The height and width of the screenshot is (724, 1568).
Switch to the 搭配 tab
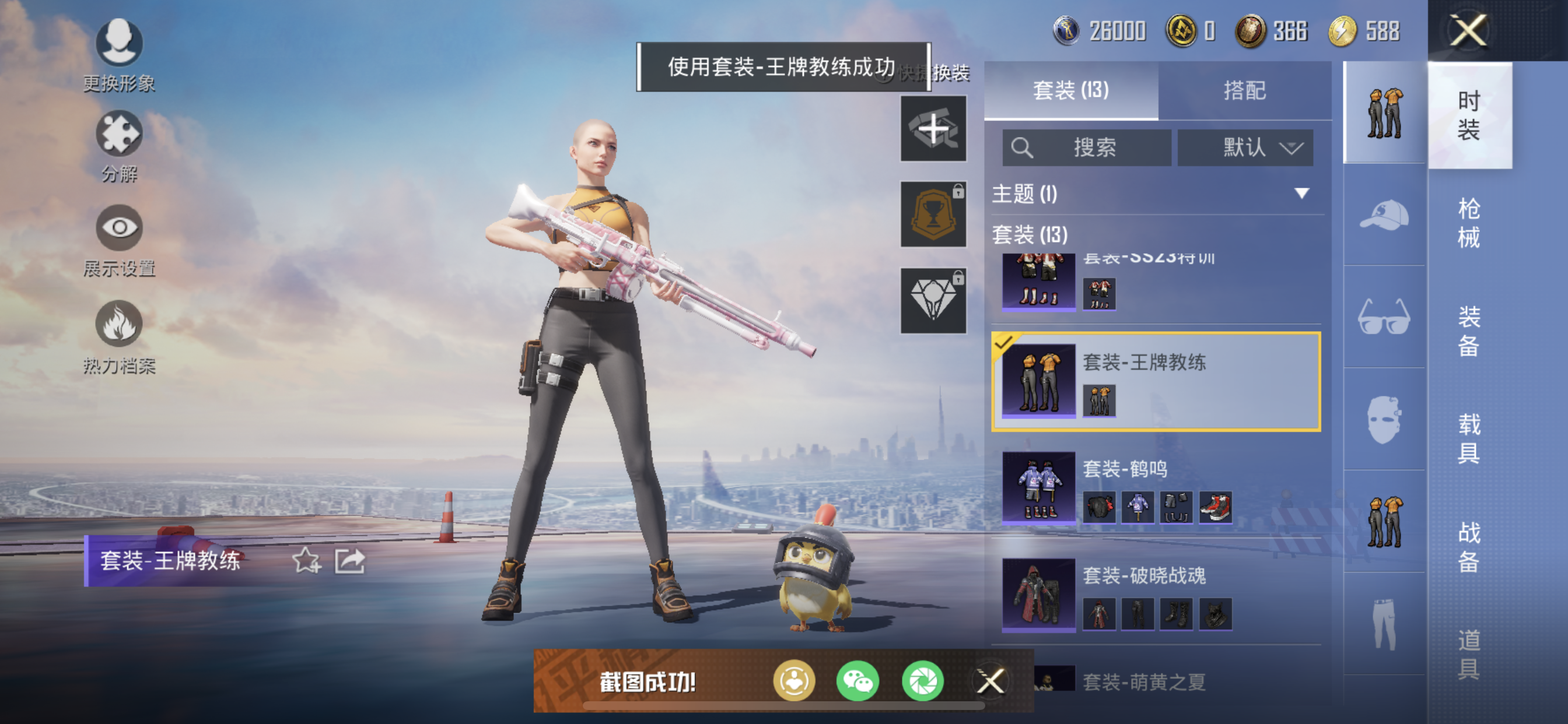point(1247,90)
